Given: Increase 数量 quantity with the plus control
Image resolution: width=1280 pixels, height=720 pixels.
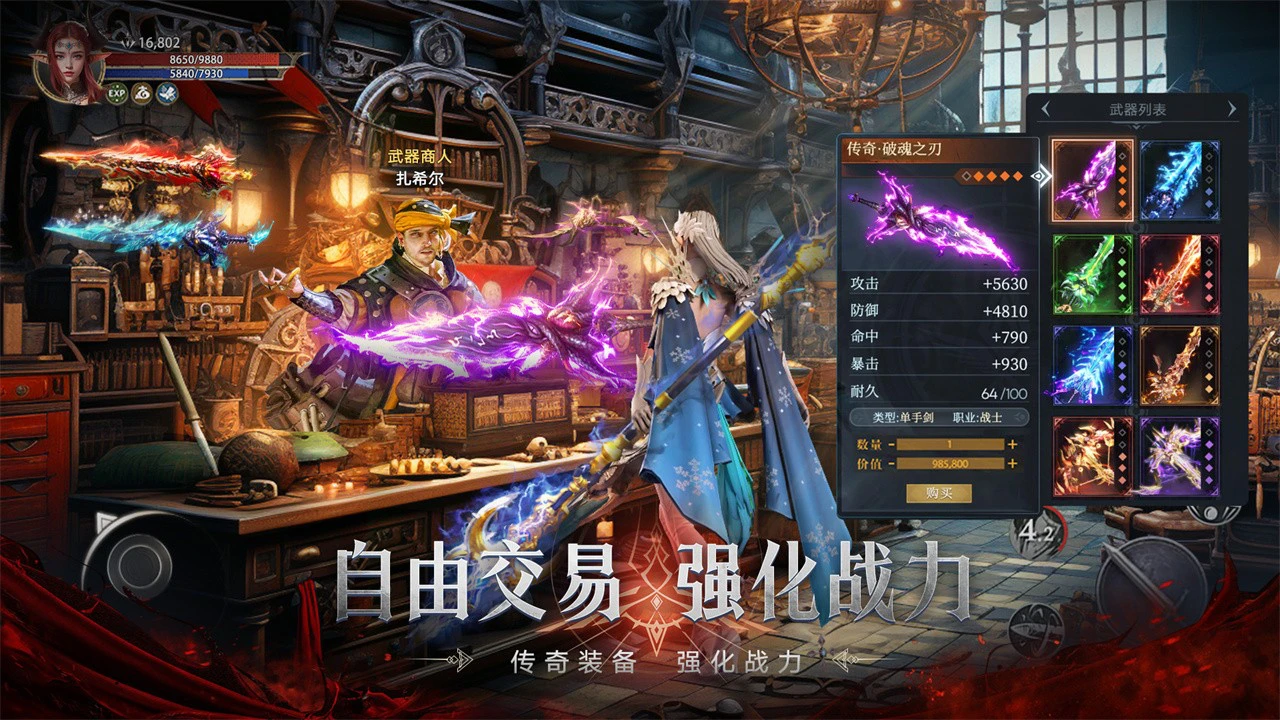Looking at the screenshot, I should 1012,444.
